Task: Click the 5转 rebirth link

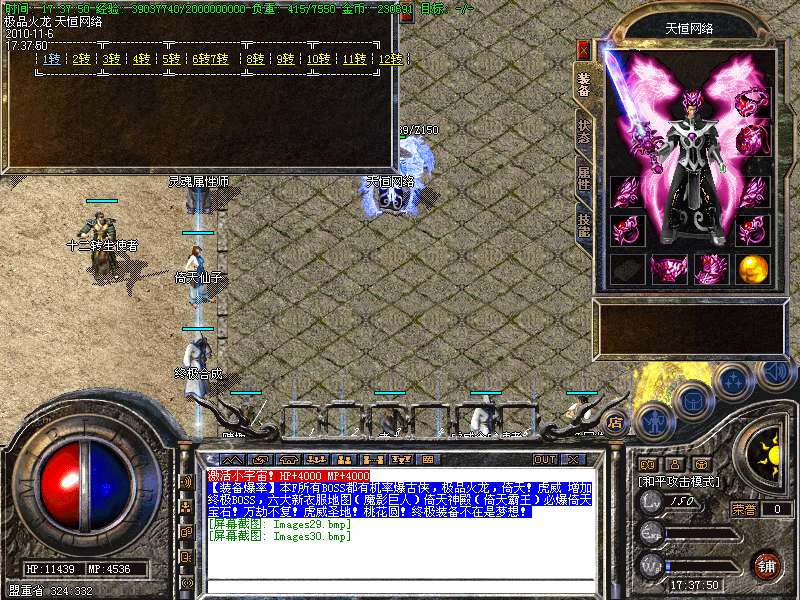Action: [x=172, y=59]
